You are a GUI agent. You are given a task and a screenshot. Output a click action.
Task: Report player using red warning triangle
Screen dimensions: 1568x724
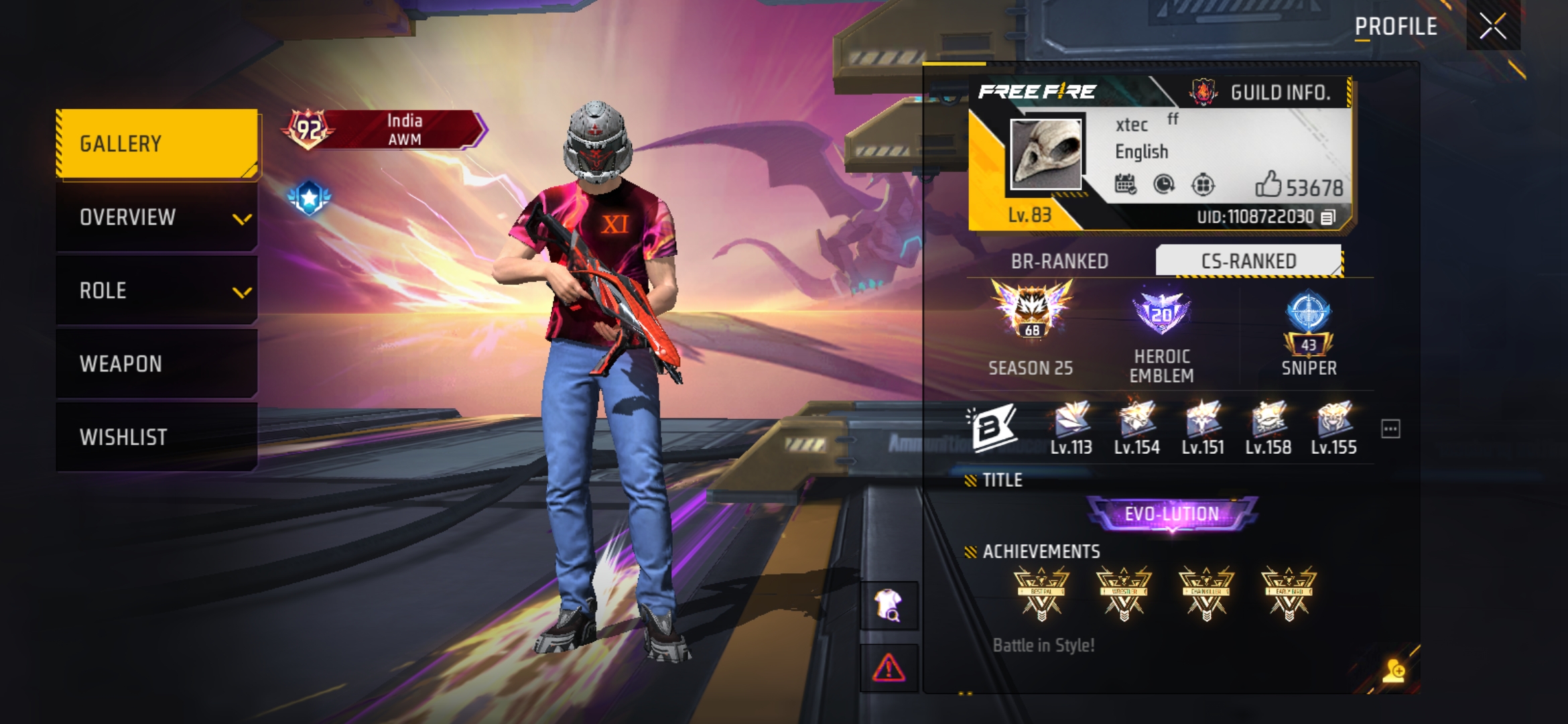coord(889,668)
